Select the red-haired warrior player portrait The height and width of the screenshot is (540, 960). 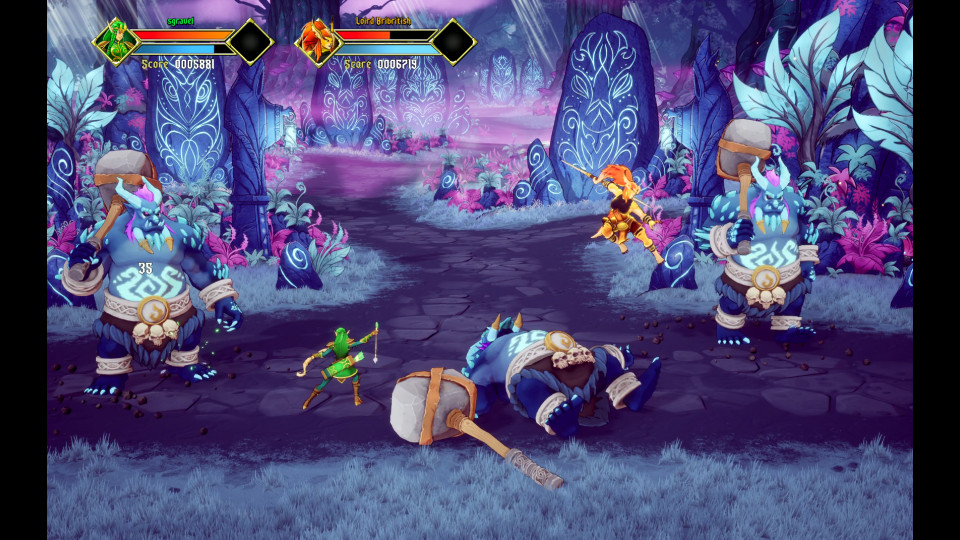point(318,42)
